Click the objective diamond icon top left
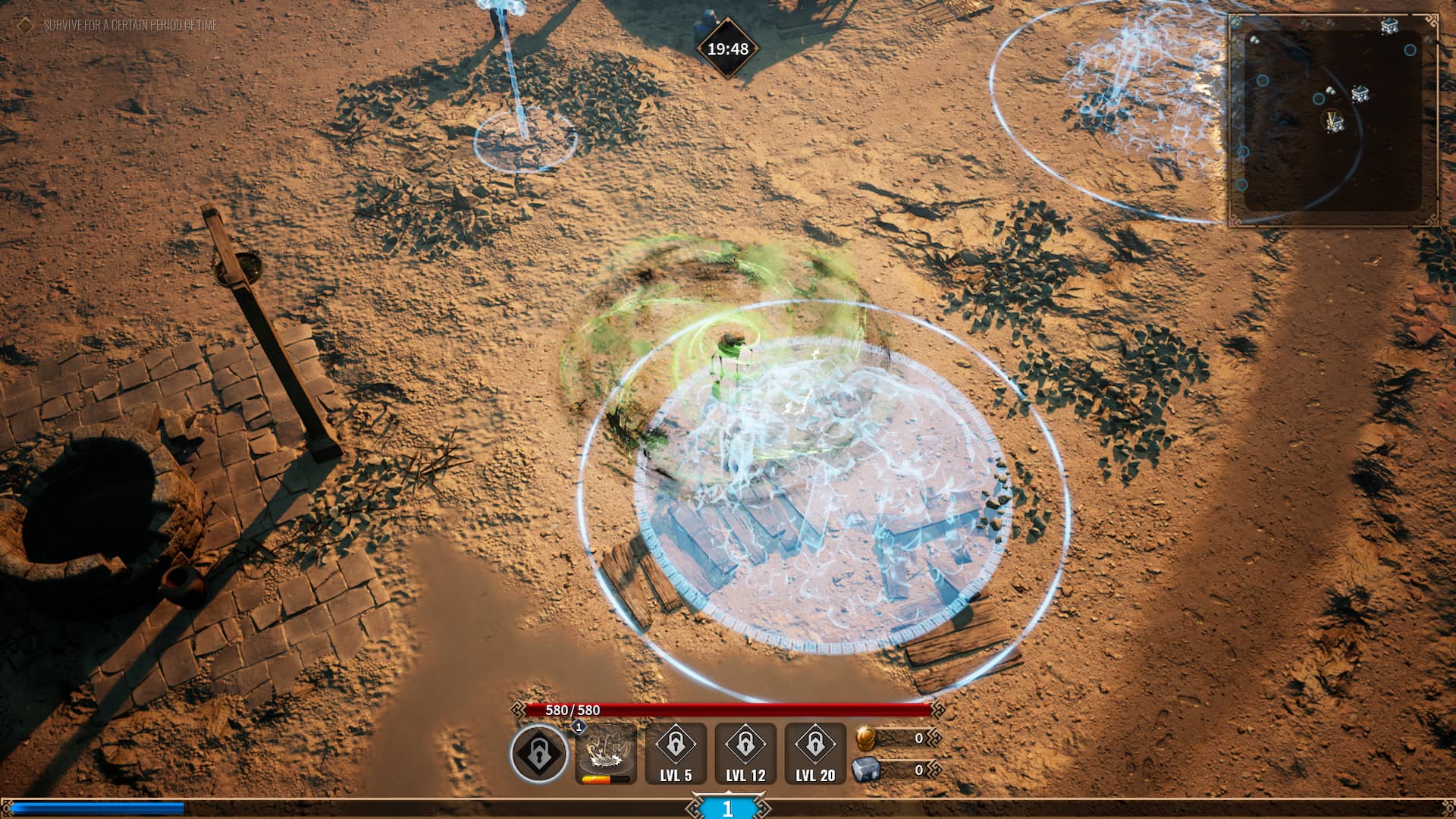 point(25,24)
